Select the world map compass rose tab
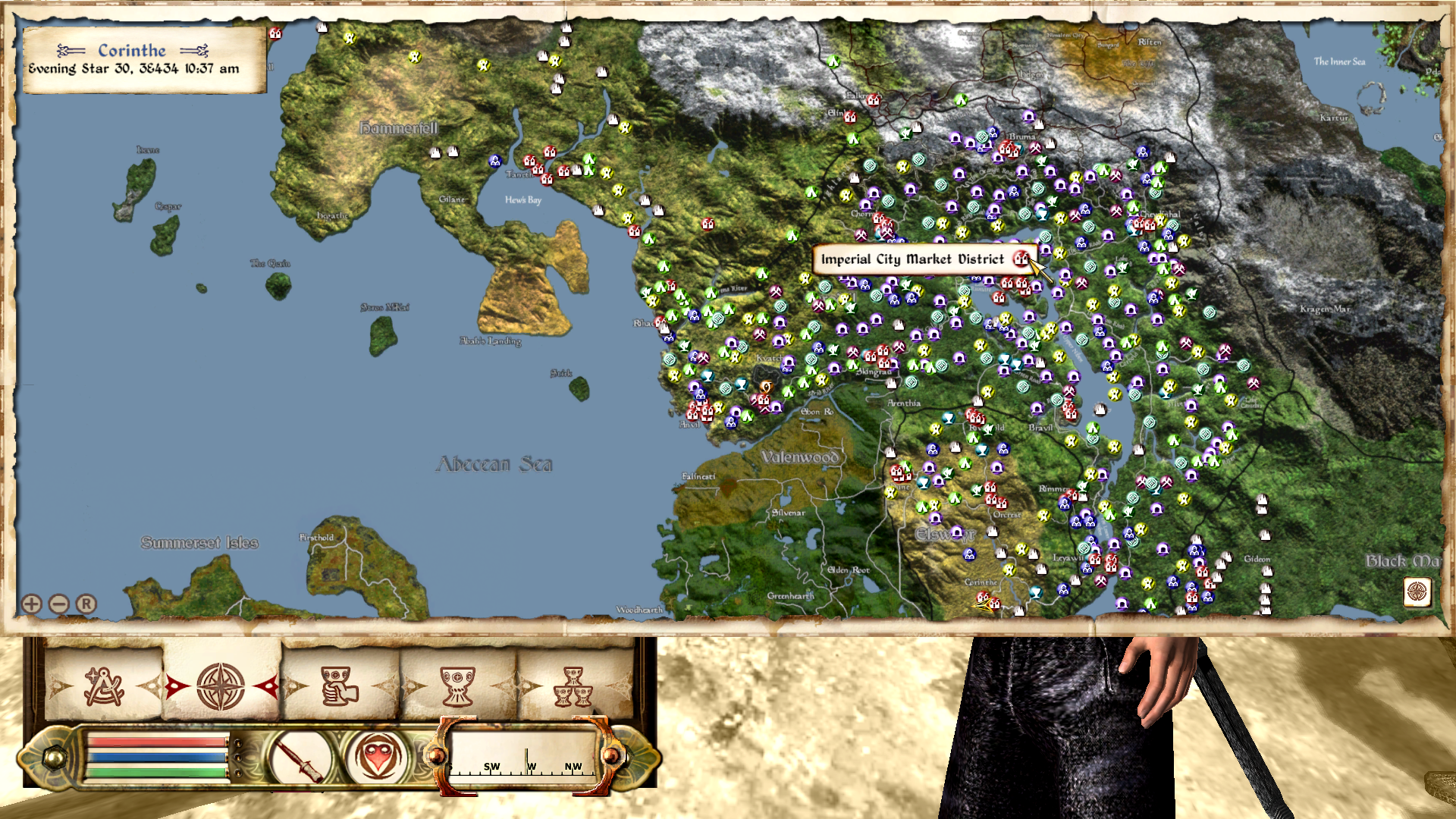This screenshot has height=819, width=1456. [x=221, y=686]
